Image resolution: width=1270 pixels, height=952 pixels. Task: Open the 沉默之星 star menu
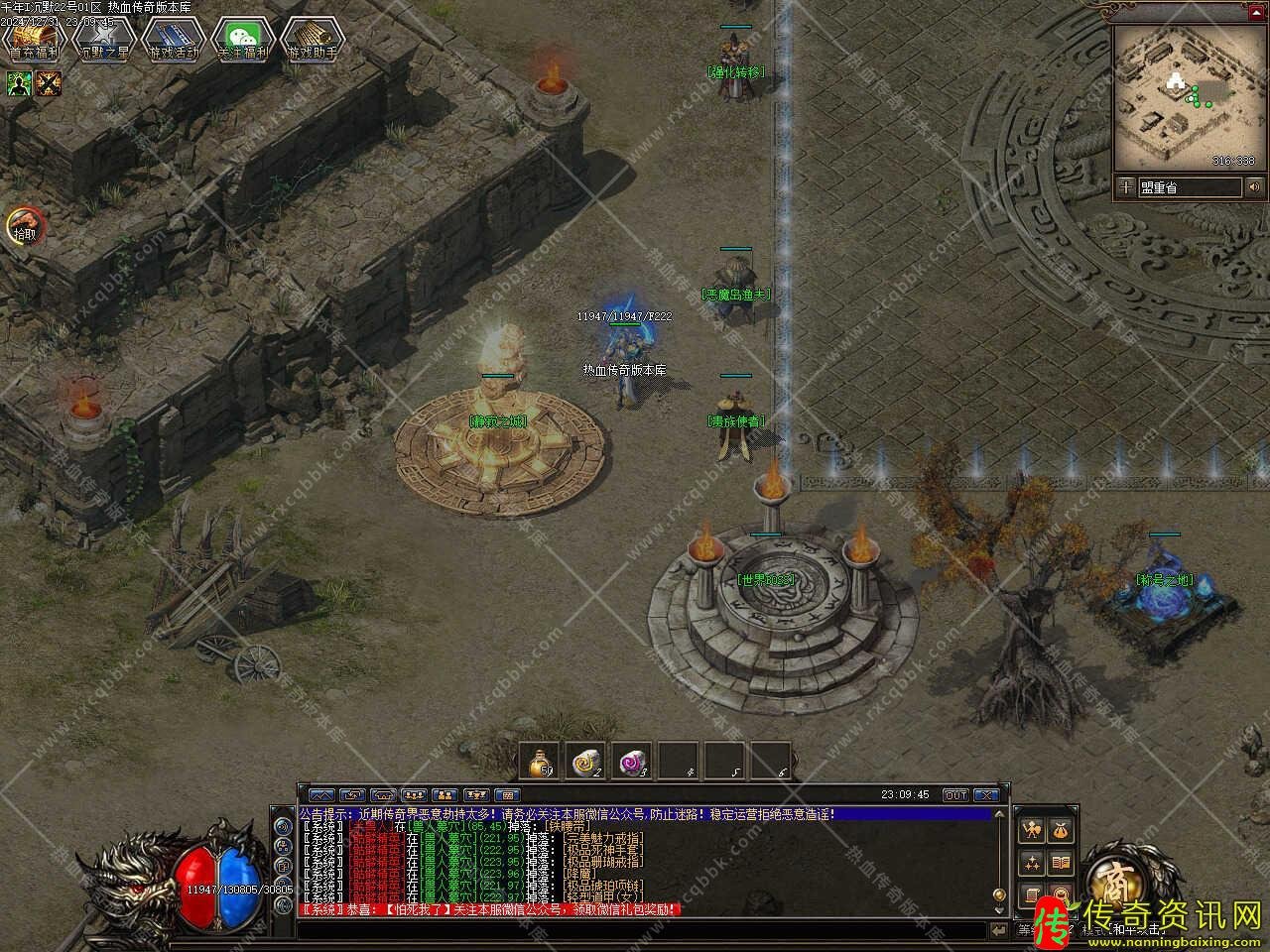[x=103, y=40]
